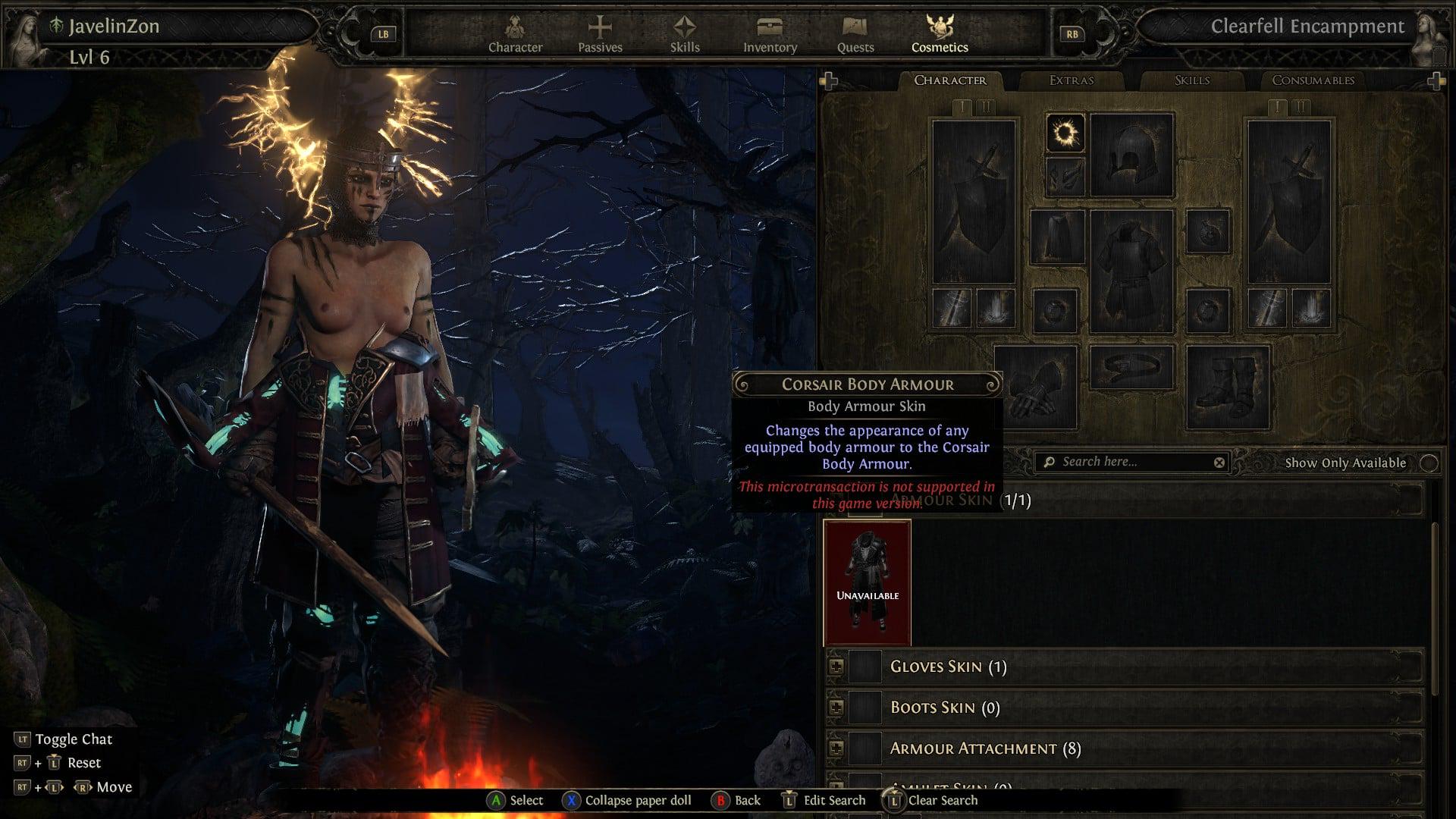Select the Character cosmetics sub-tab
The height and width of the screenshot is (819, 1456).
[950, 80]
